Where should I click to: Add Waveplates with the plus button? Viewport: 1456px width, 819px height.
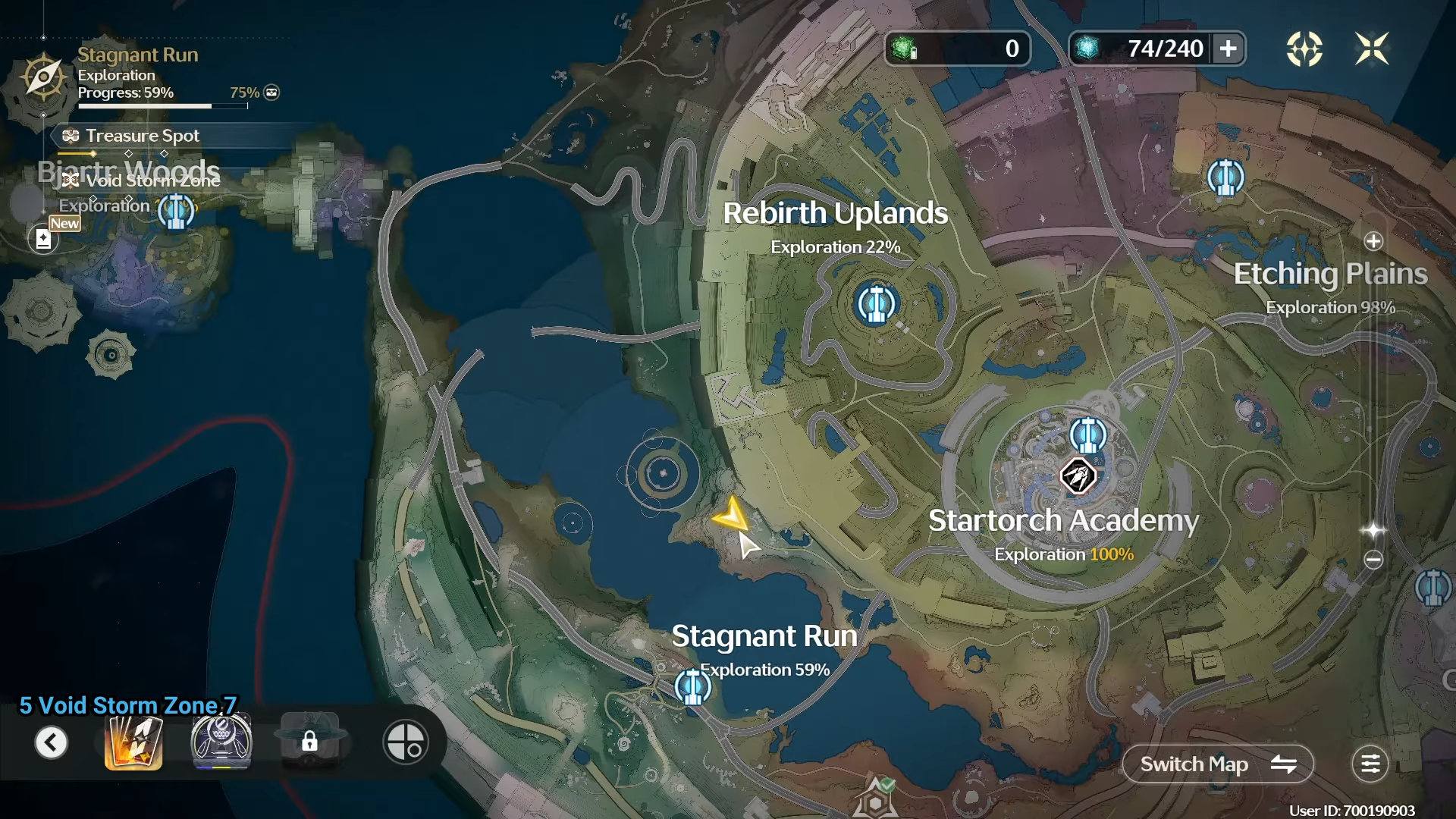(x=1228, y=49)
